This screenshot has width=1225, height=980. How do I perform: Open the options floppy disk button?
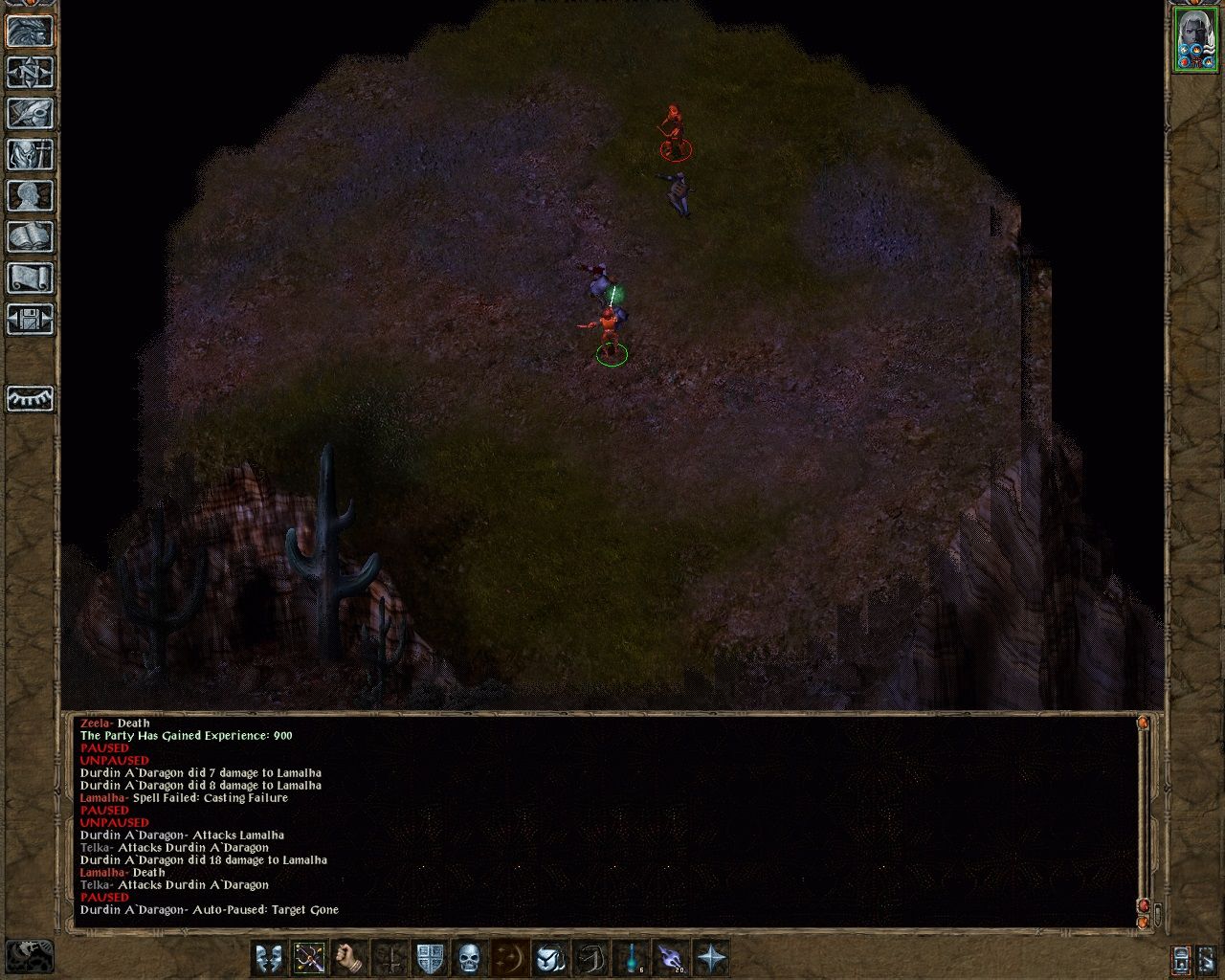(30, 320)
